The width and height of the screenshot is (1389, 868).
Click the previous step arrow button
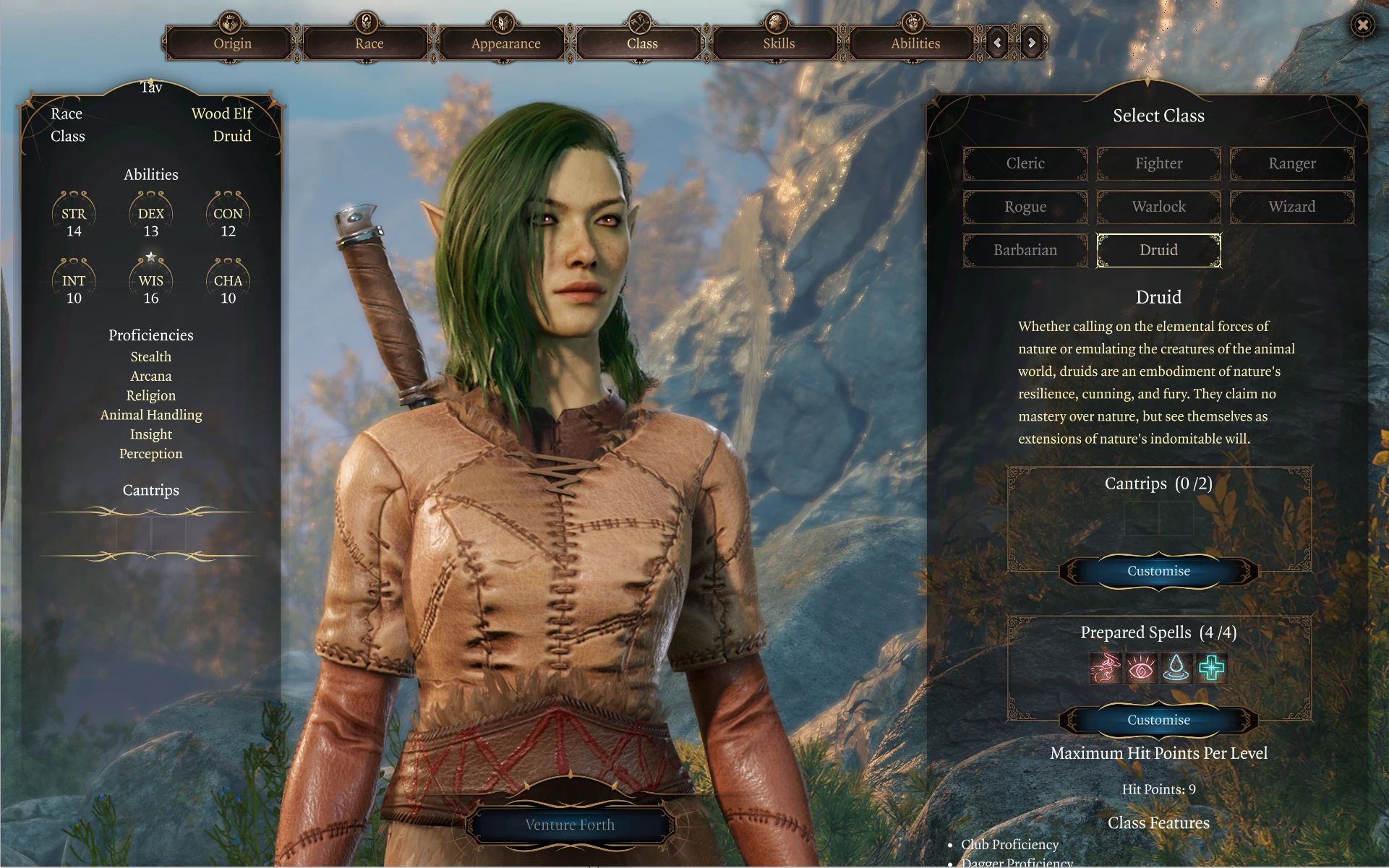pos(998,43)
